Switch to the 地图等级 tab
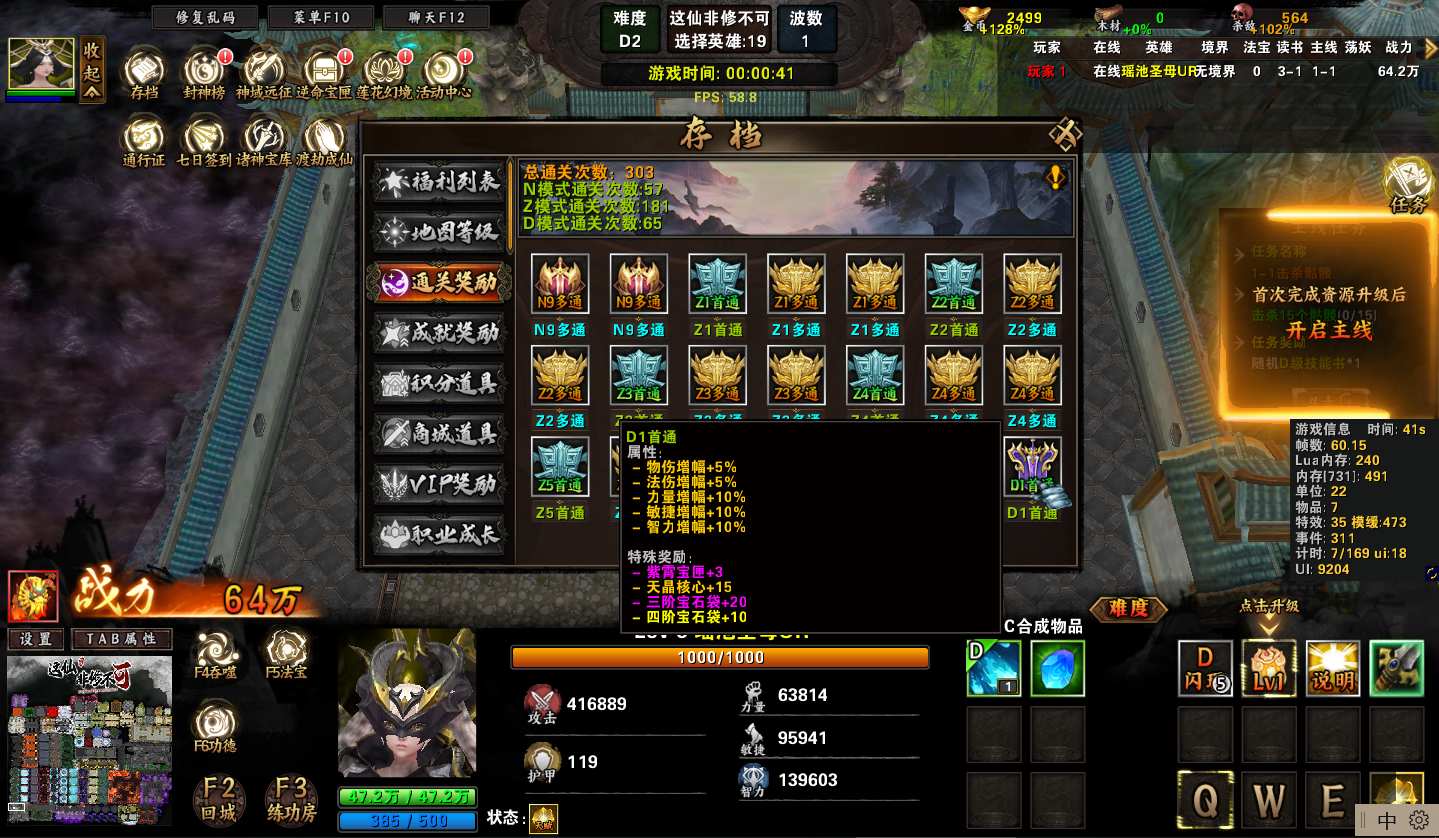 pos(440,233)
